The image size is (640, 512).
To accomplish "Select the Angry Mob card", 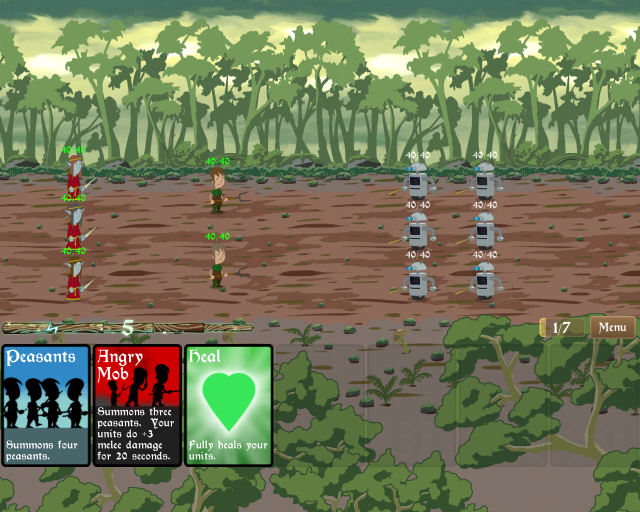I will 137,405.
